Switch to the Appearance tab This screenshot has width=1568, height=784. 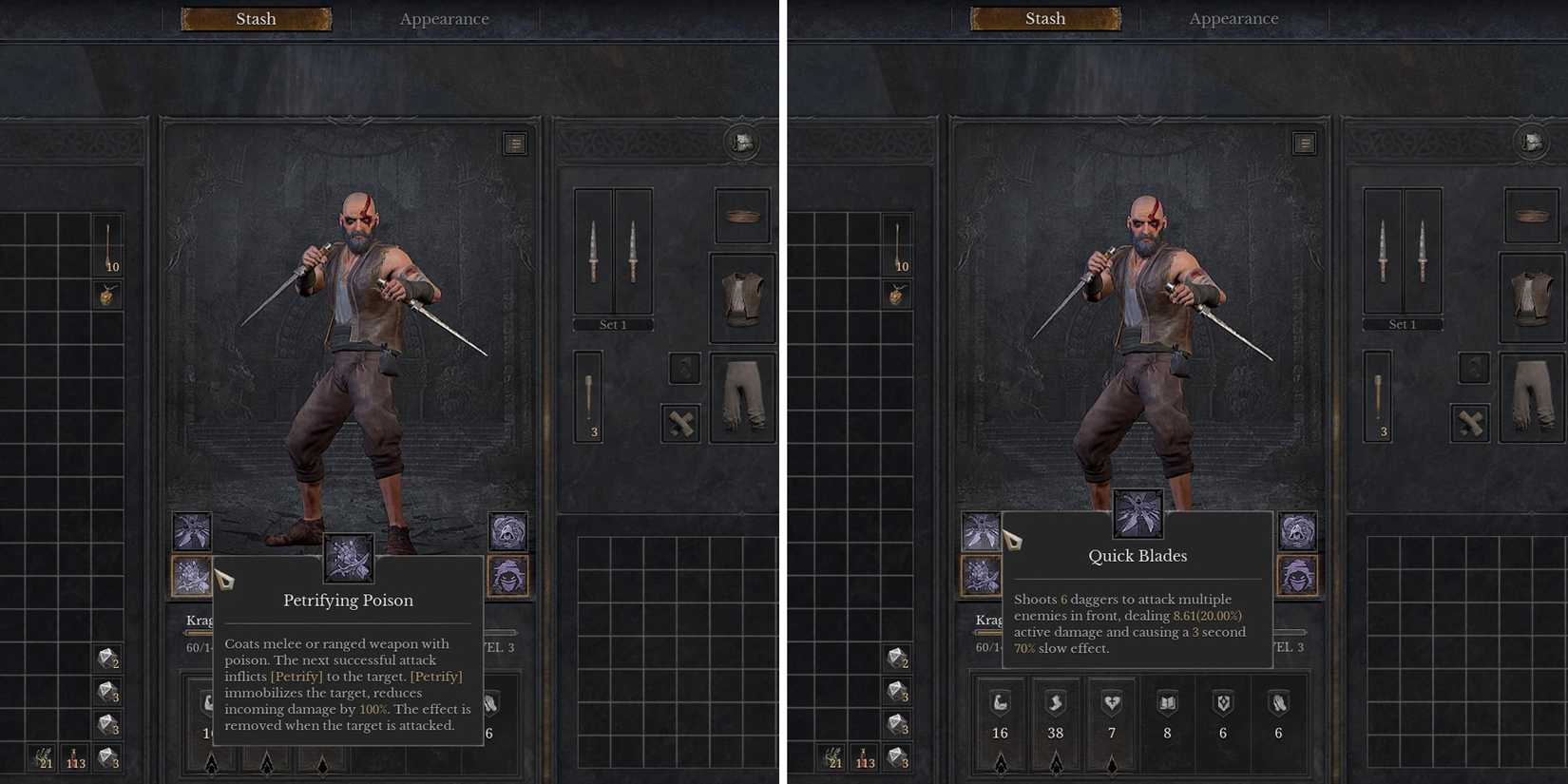coord(444,18)
